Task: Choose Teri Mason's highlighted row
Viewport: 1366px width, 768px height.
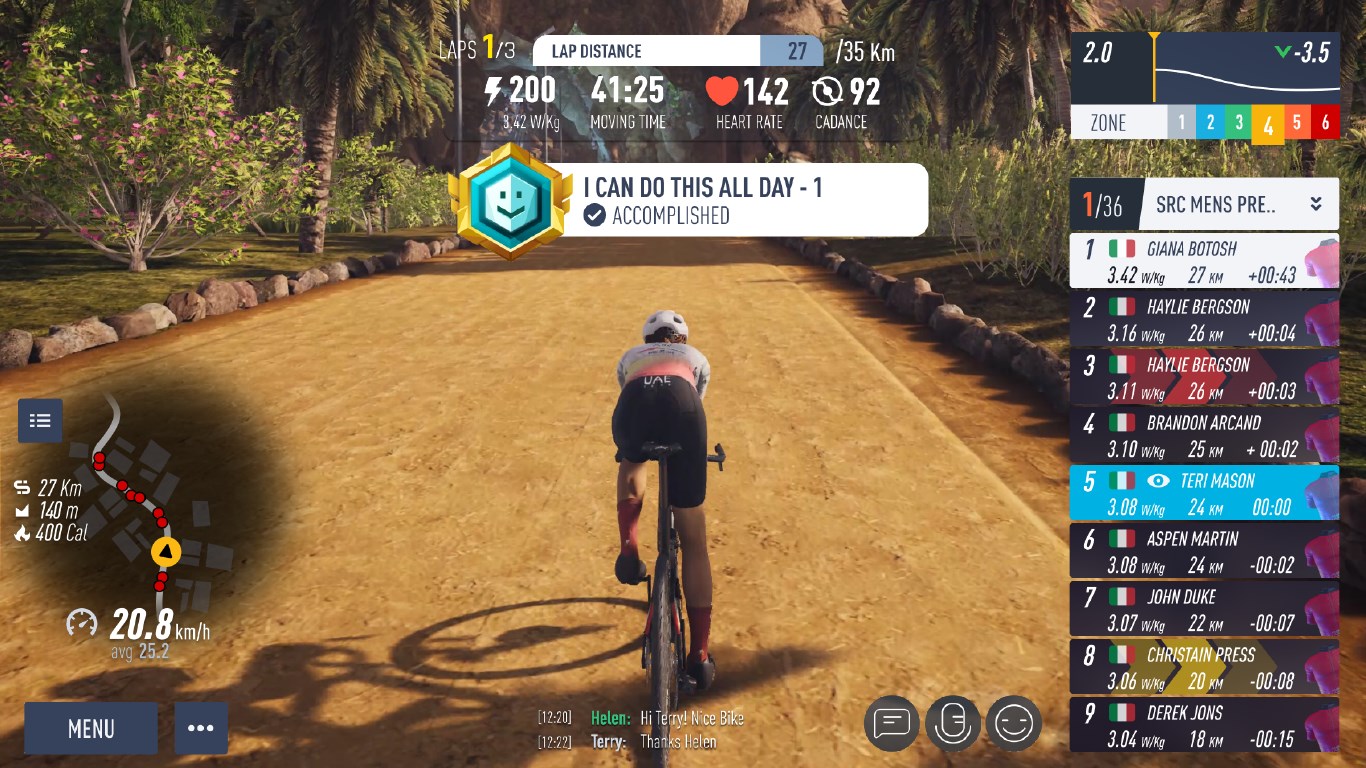Action: (x=1204, y=493)
